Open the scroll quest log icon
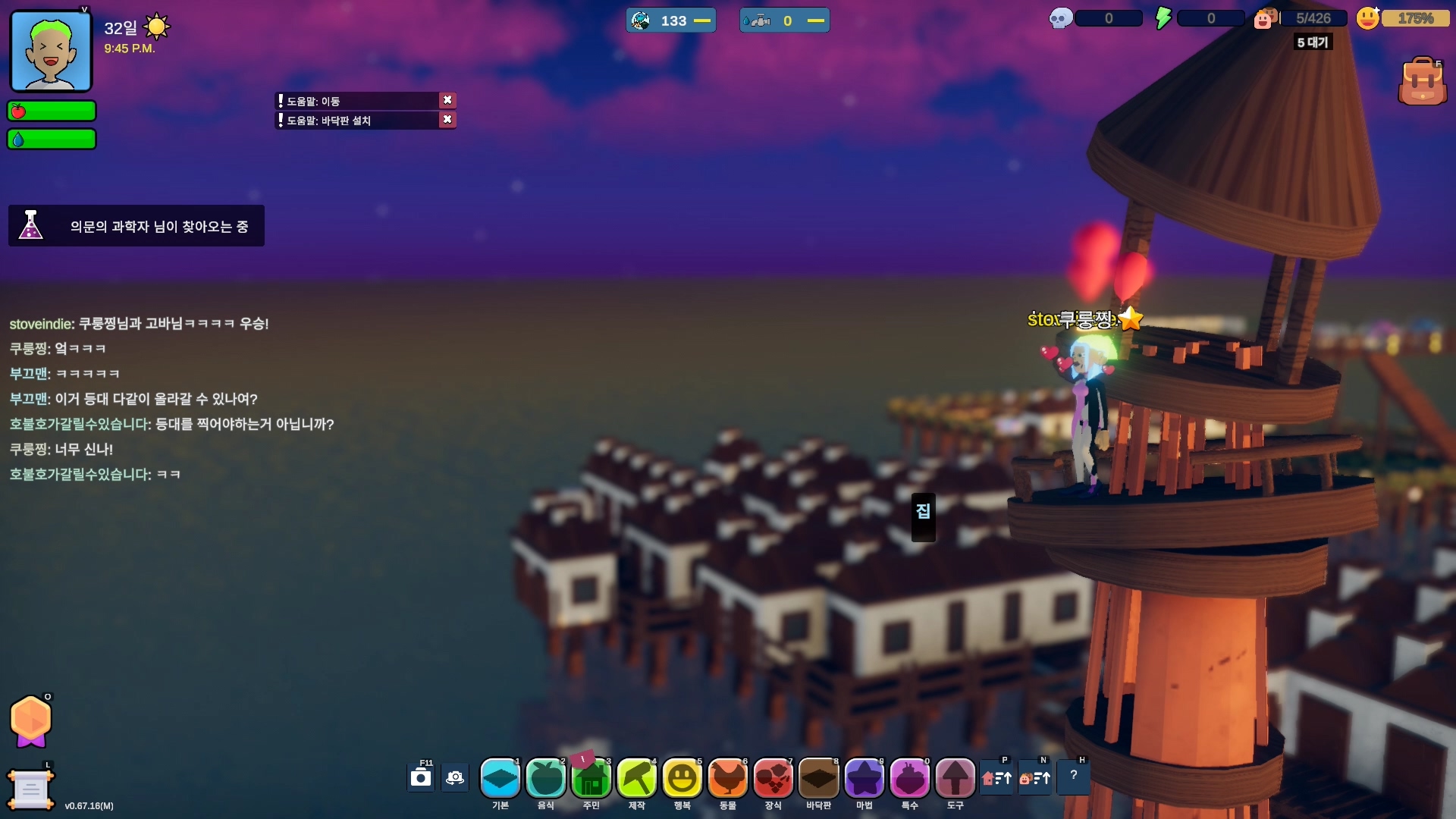 30,789
